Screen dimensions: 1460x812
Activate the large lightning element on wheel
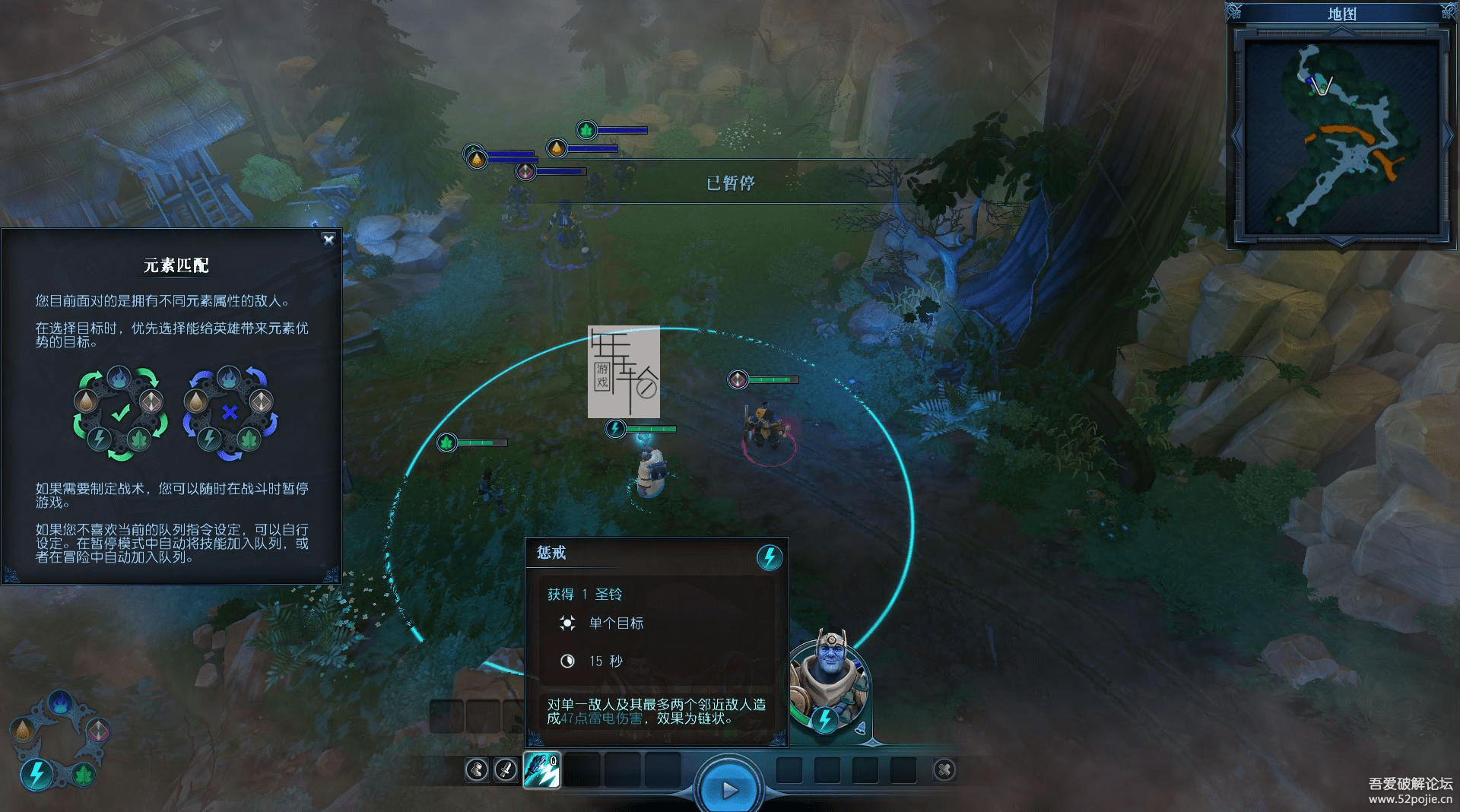tap(36, 775)
